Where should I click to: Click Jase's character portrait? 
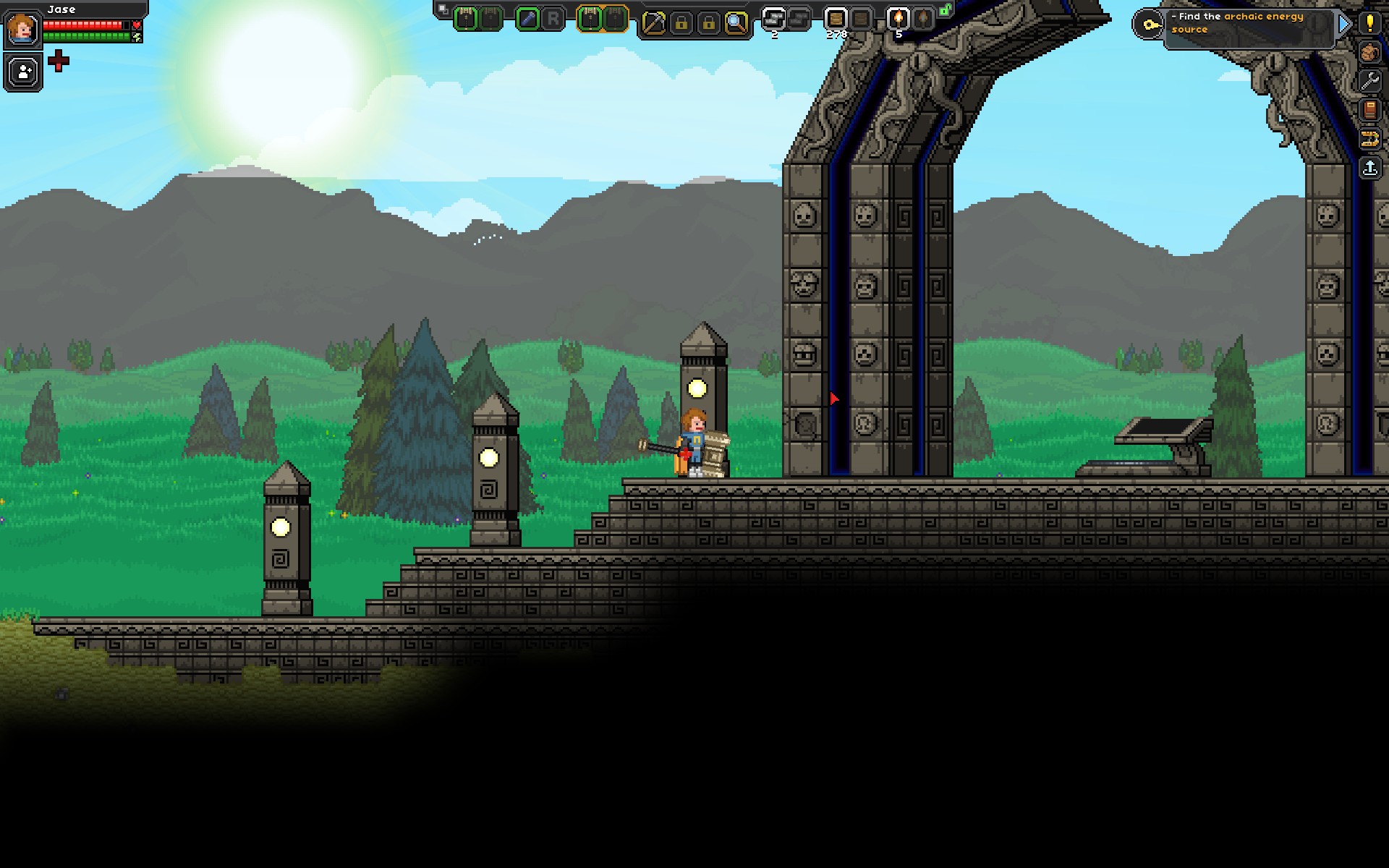23,28
